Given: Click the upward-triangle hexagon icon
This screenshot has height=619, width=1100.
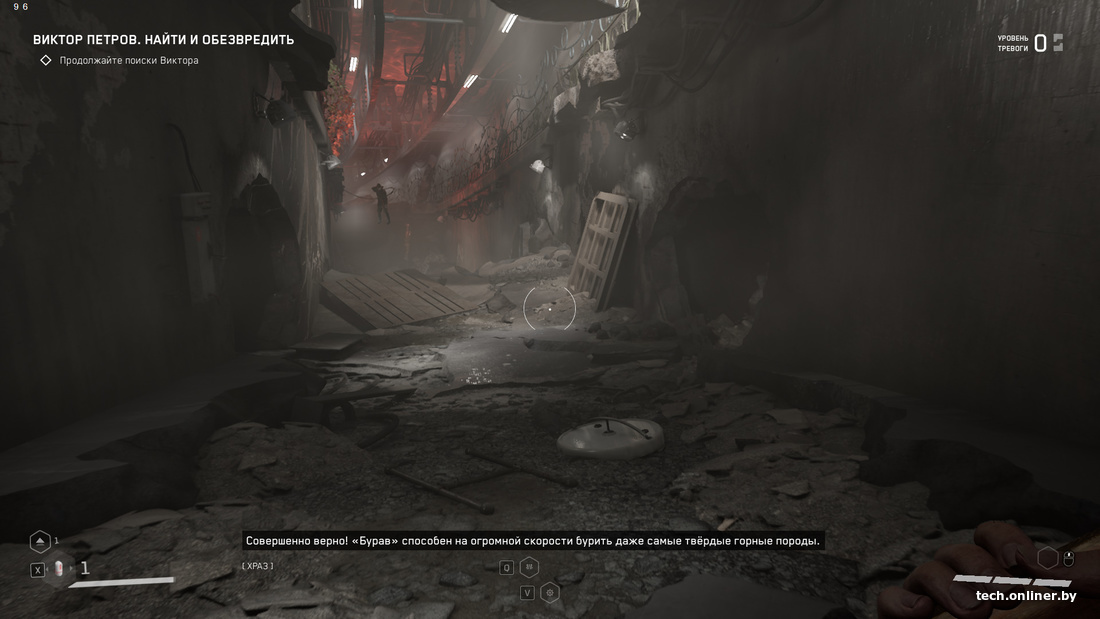Looking at the screenshot, I should point(40,541).
